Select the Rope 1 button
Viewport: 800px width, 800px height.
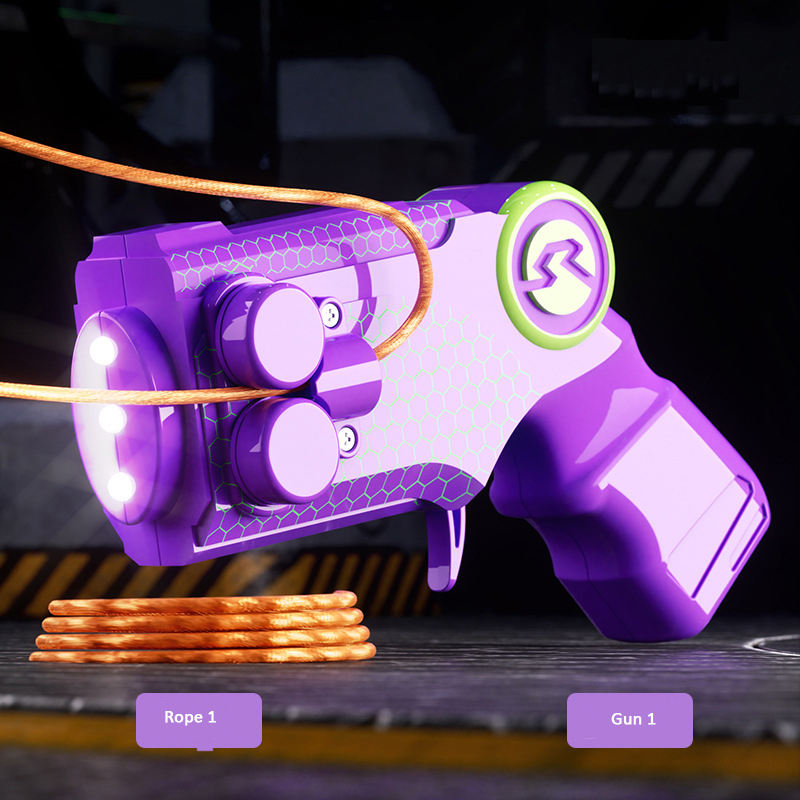coord(198,719)
